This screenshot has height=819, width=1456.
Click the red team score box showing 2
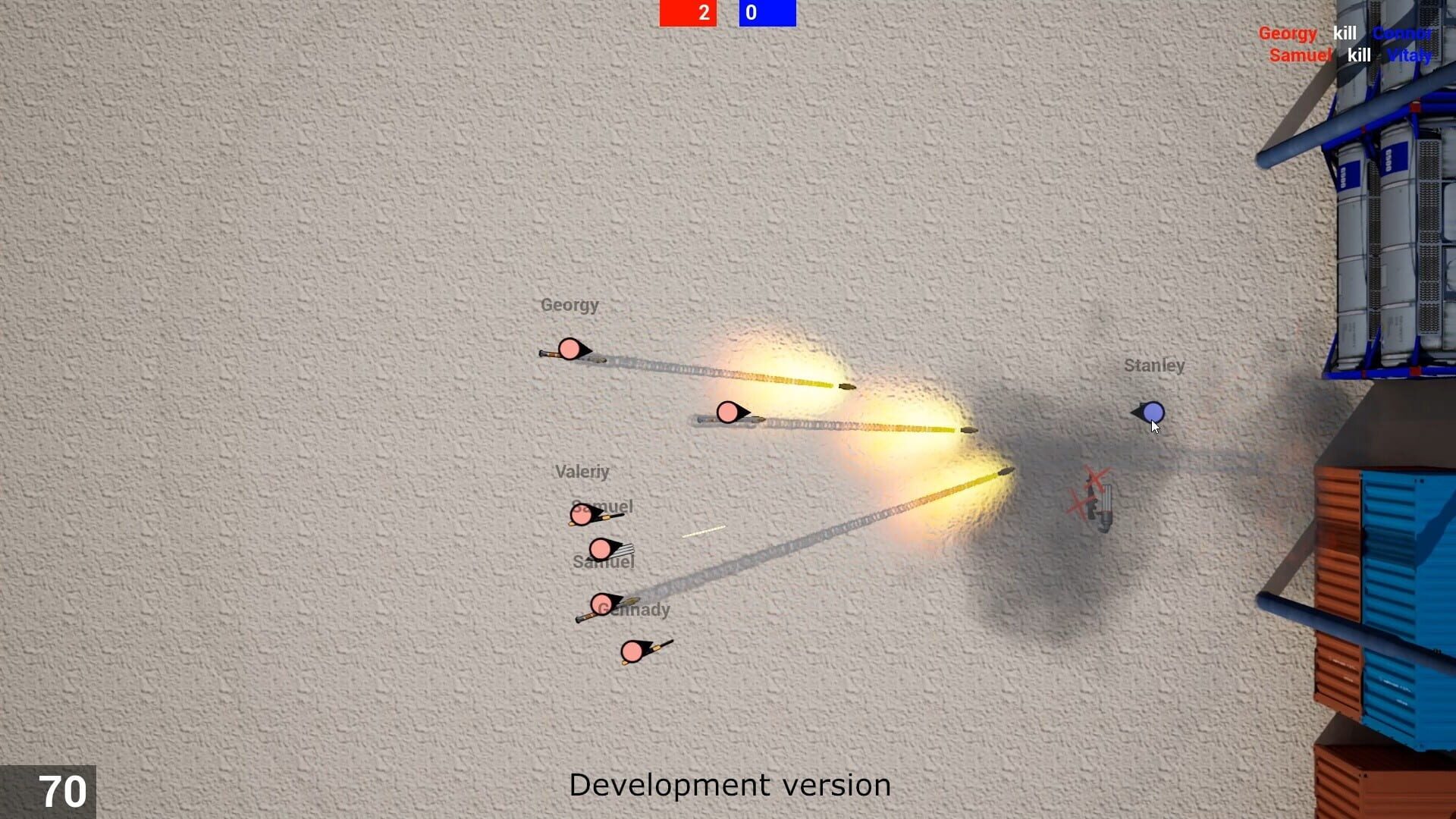click(x=689, y=13)
